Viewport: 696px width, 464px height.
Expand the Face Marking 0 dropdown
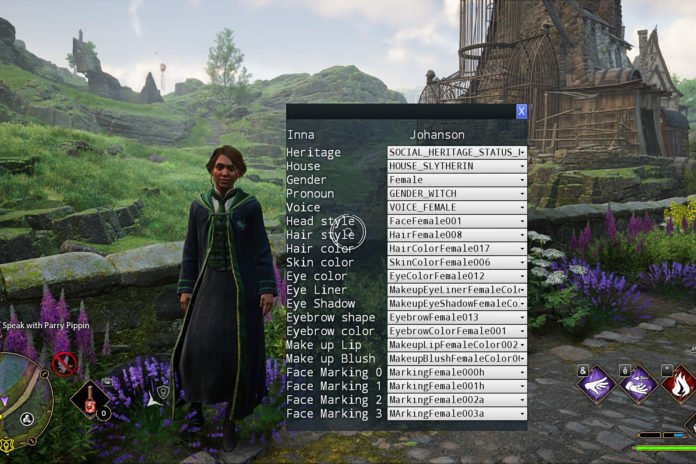(x=456, y=372)
